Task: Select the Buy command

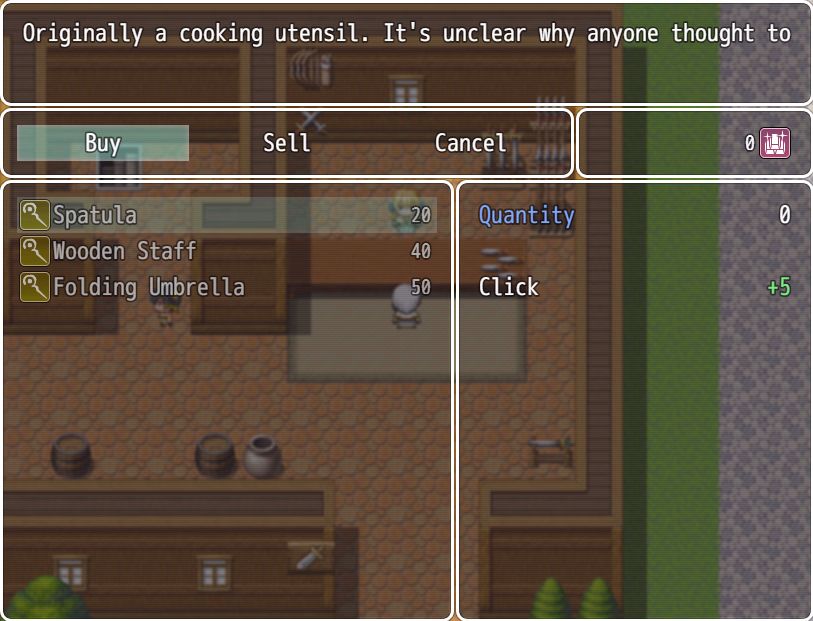Action: [x=103, y=143]
